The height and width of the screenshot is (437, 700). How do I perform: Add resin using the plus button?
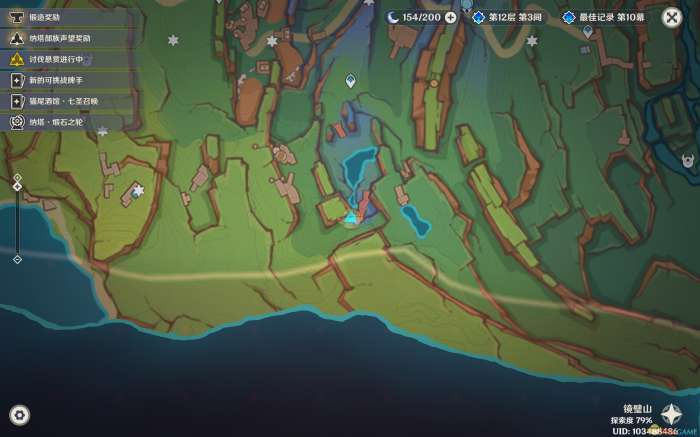tap(451, 17)
